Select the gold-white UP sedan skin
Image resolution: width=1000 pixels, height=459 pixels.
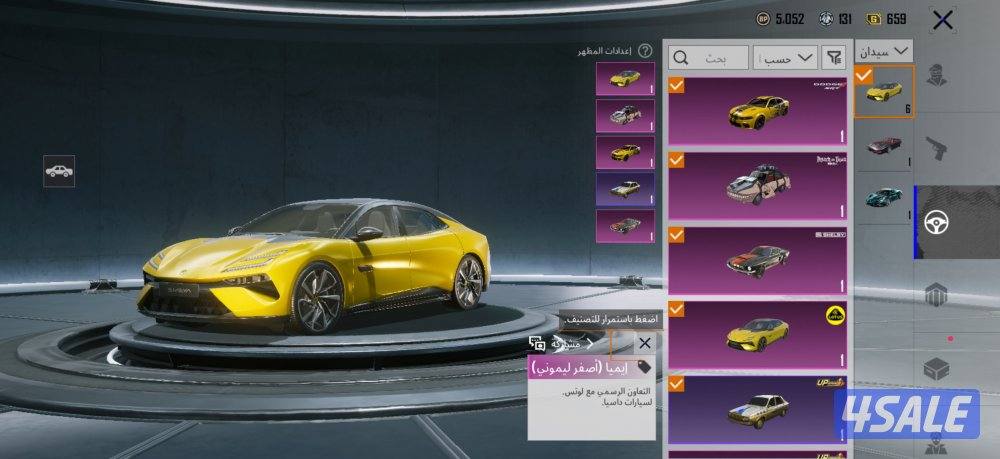pos(758,408)
